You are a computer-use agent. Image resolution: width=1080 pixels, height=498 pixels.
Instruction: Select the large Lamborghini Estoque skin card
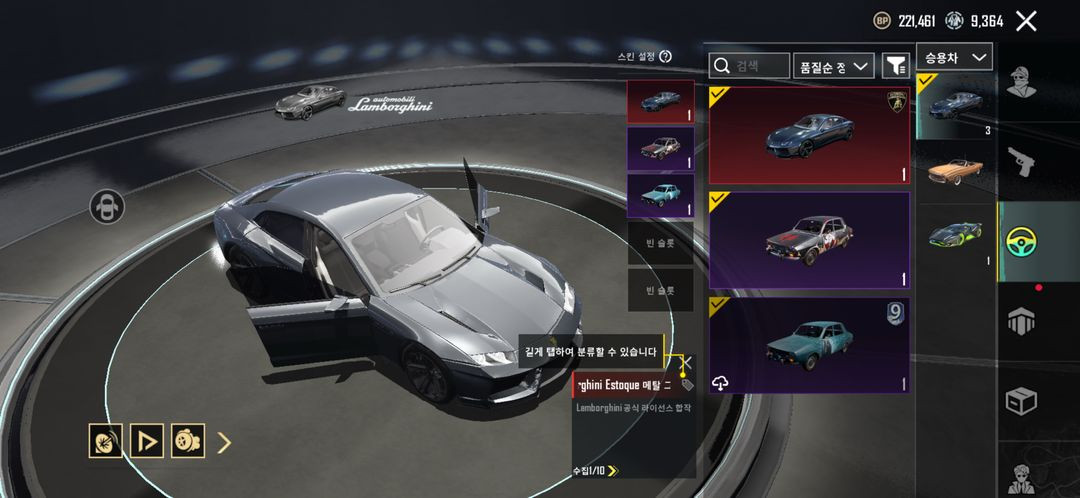pos(809,135)
